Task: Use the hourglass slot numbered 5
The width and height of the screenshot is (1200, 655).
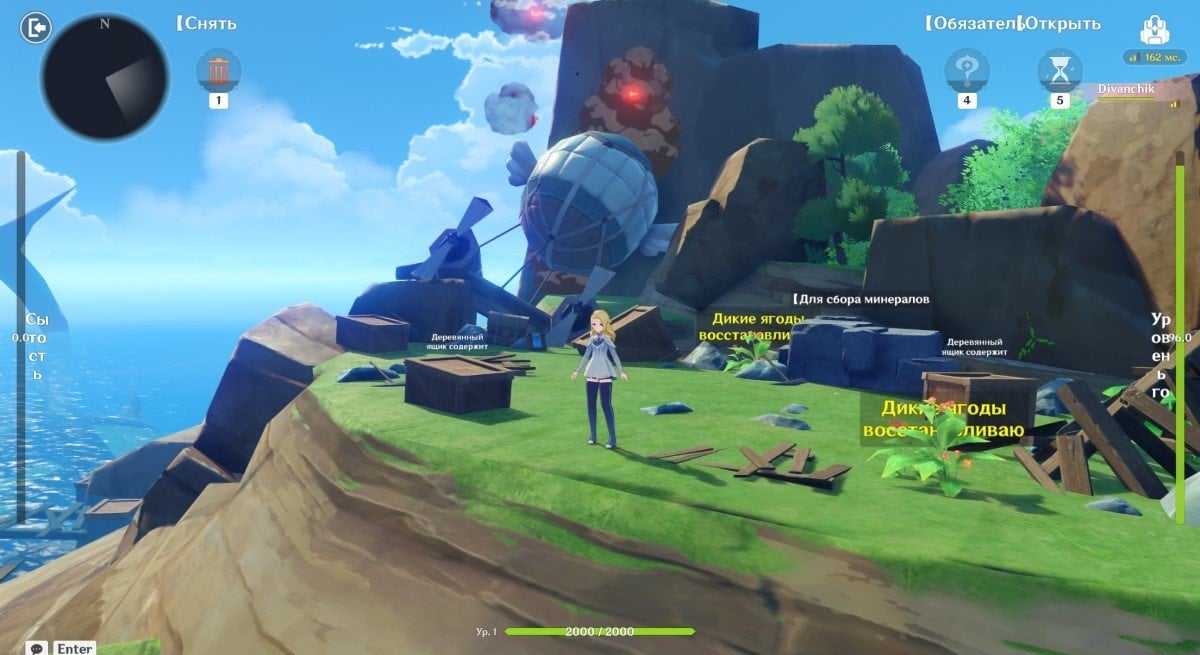Action: pyautogui.click(x=1059, y=71)
